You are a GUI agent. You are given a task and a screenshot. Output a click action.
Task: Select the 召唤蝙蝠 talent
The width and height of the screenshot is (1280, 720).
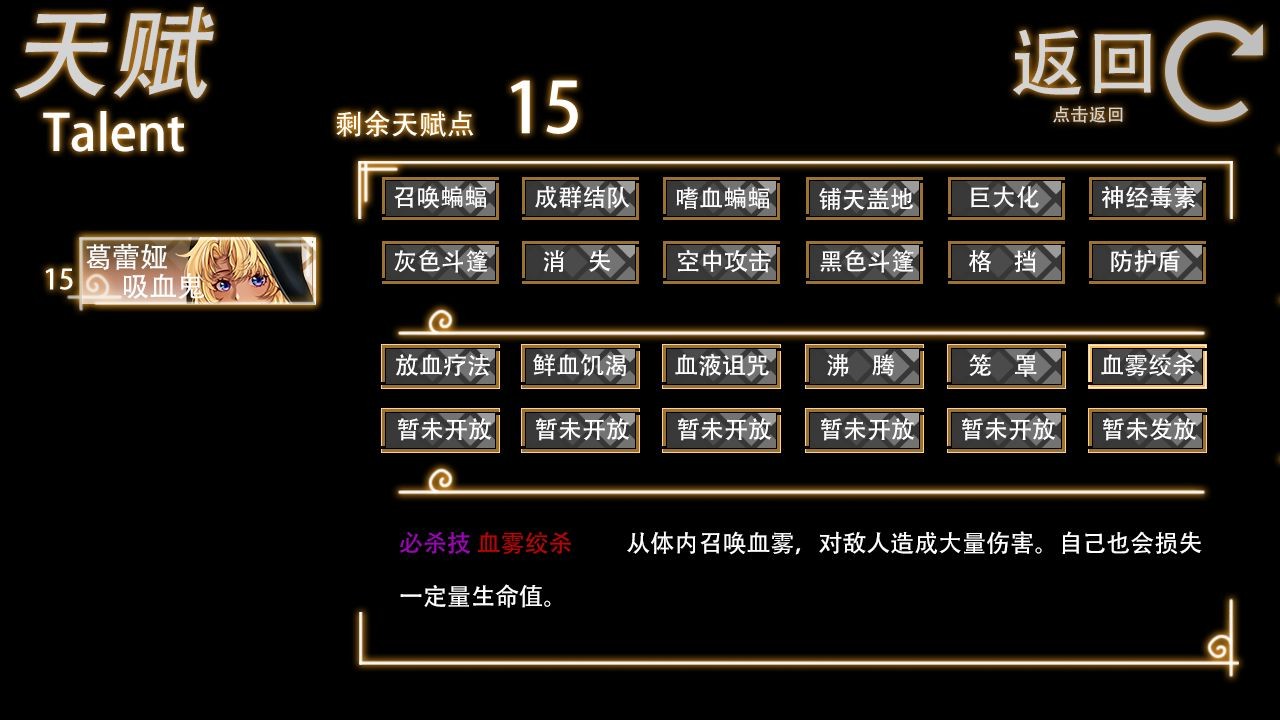pyautogui.click(x=438, y=199)
